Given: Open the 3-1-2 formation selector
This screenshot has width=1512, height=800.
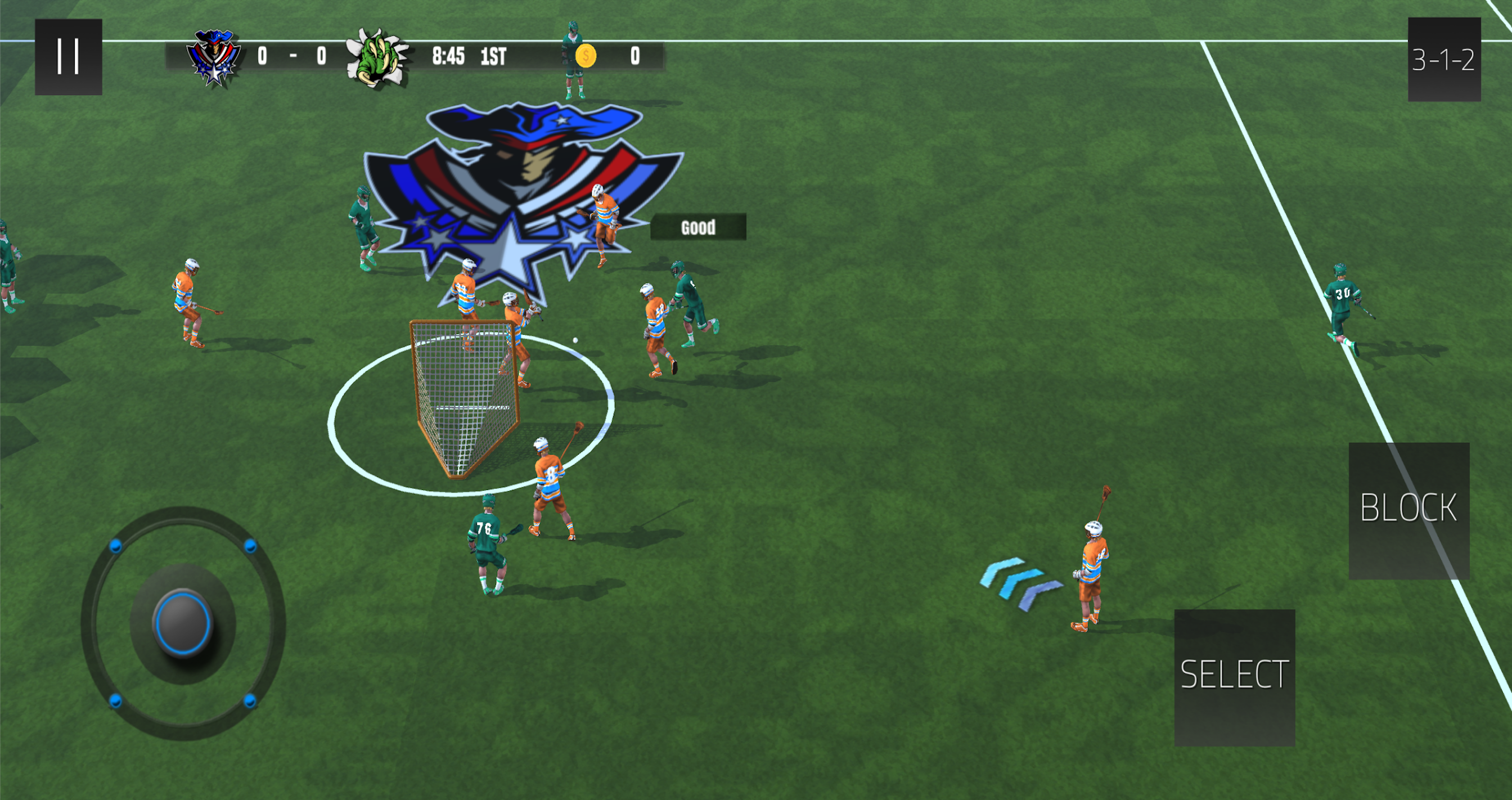Looking at the screenshot, I should tap(1444, 59).
